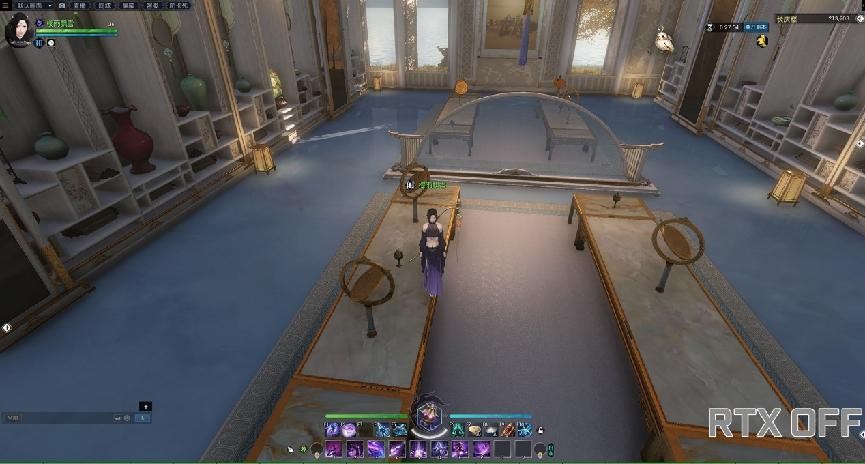Click the chat input field
The height and width of the screenshot is (464, 865).
[x=60, y=417]
